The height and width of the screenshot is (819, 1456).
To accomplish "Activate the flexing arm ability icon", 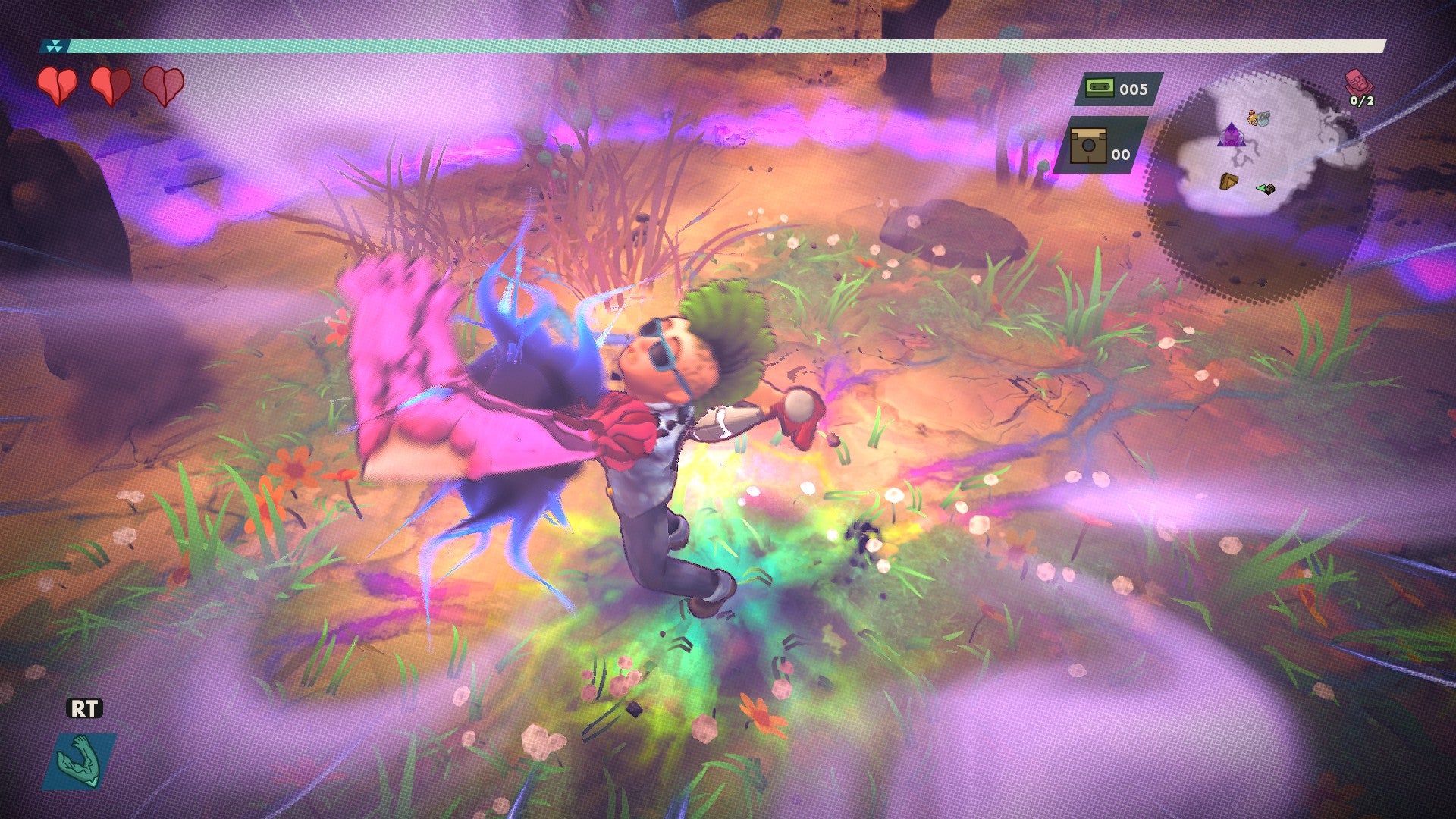I will tap(80, 761).
